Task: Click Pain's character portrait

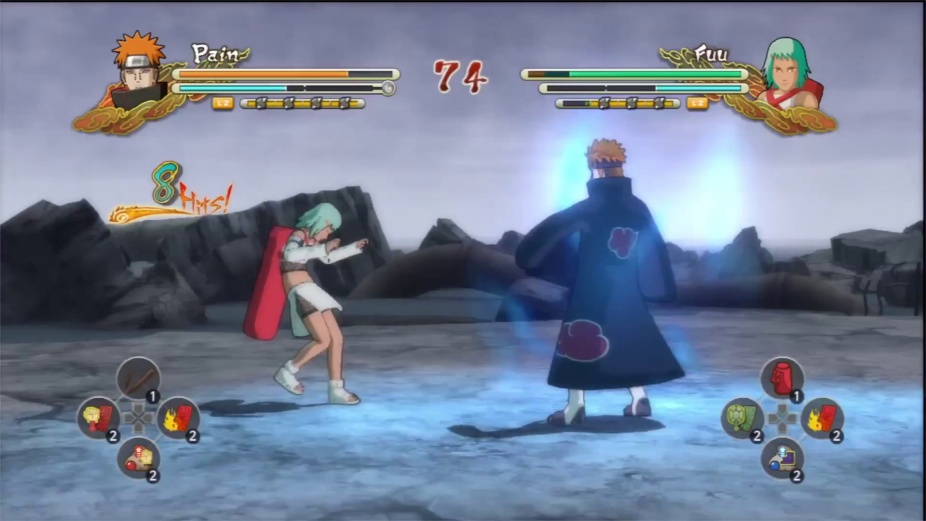Action: click(137, 70)
